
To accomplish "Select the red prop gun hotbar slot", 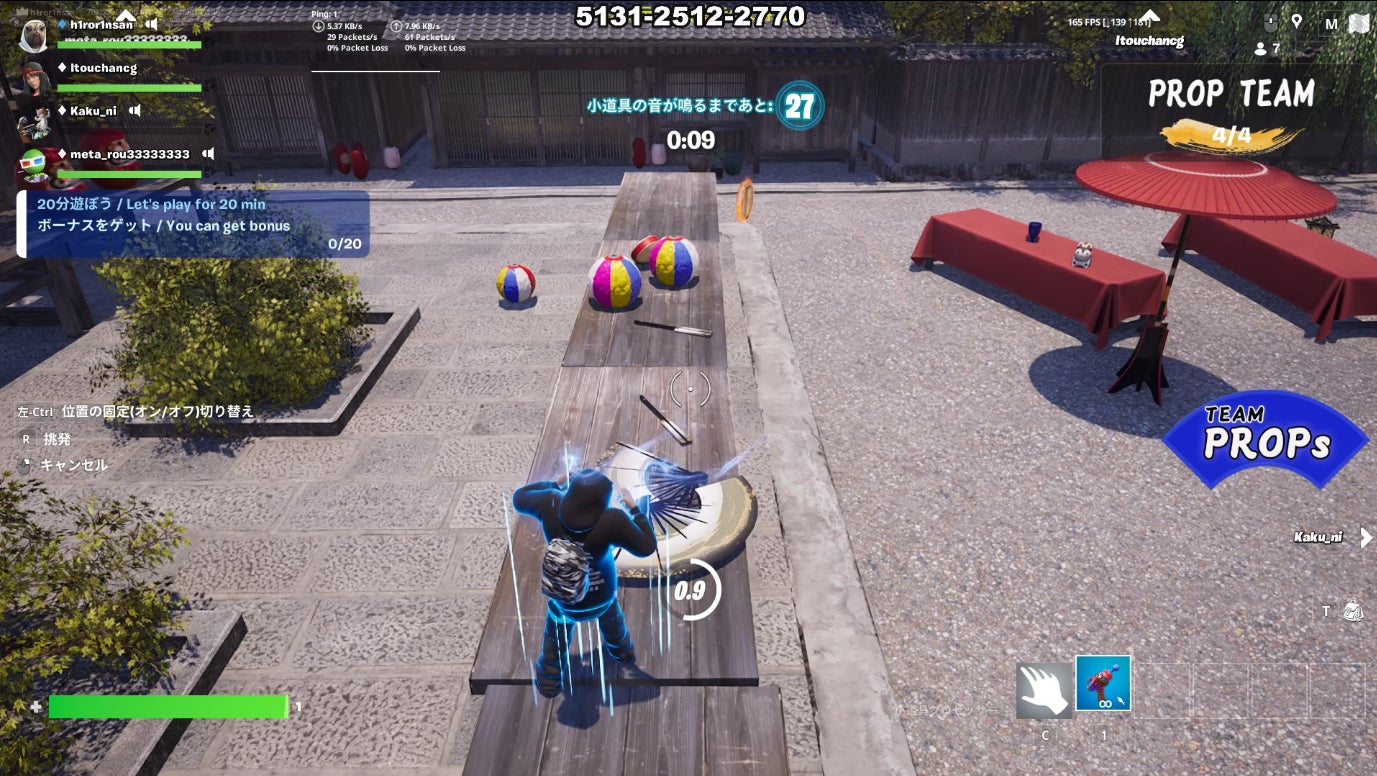I will [x=1103, y=684].
